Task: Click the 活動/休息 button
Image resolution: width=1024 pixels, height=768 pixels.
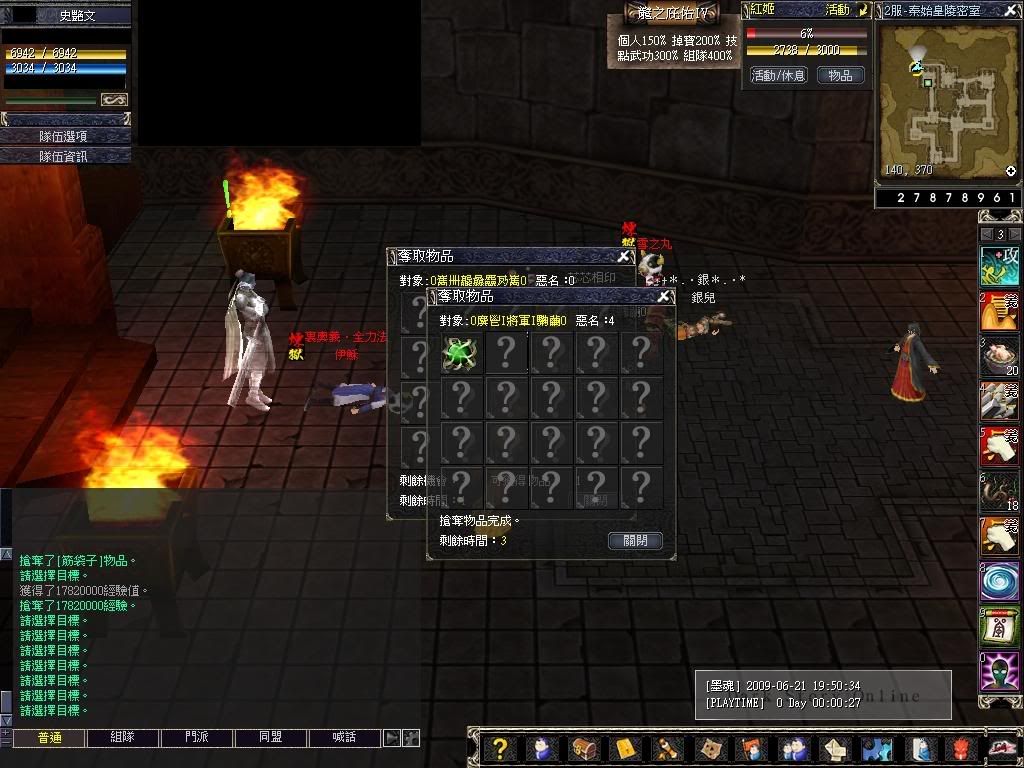Action: (778, 75)
